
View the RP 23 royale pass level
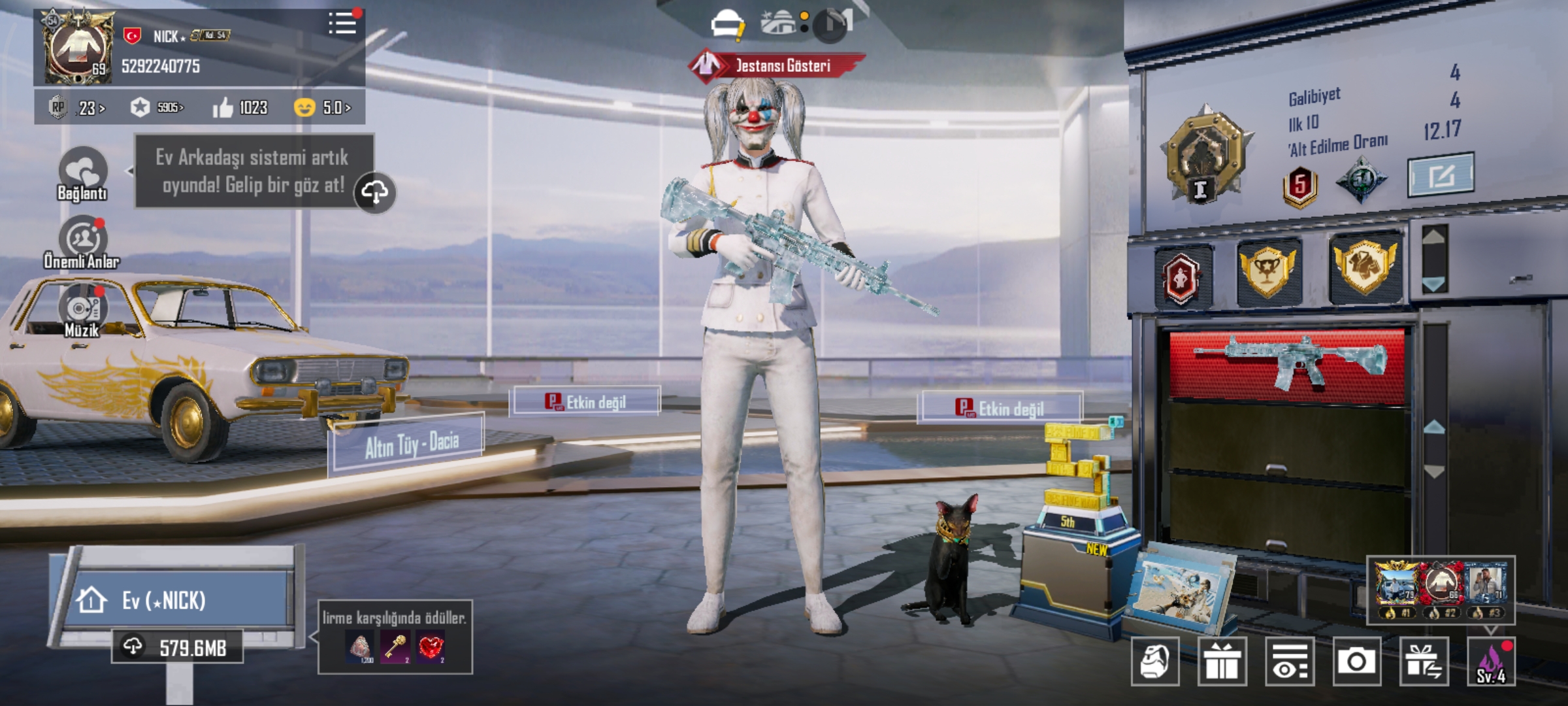(78, 107)
